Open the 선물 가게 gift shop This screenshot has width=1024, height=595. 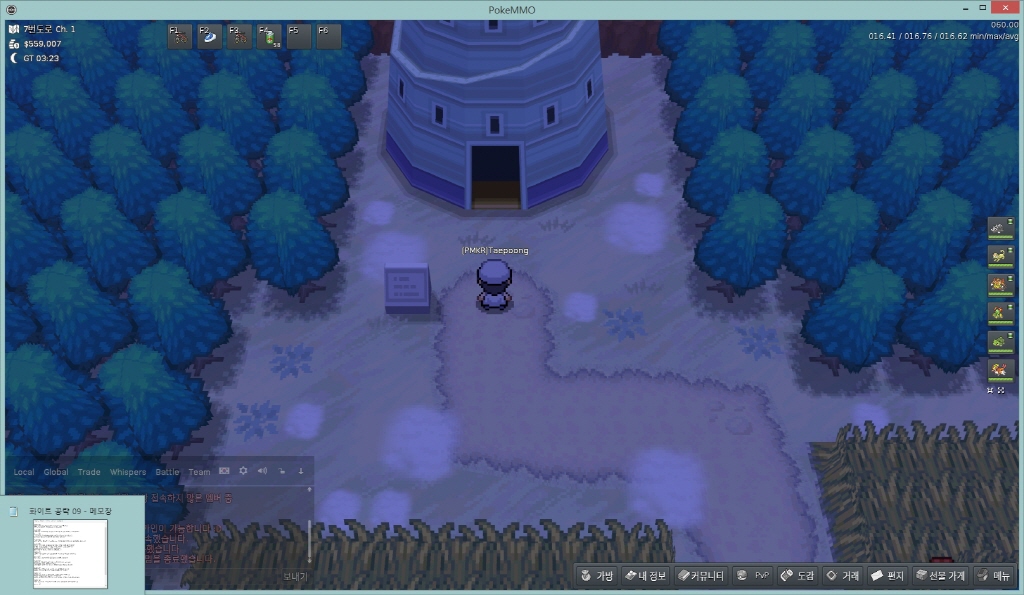pyautogui.click(x=940, y=575)
